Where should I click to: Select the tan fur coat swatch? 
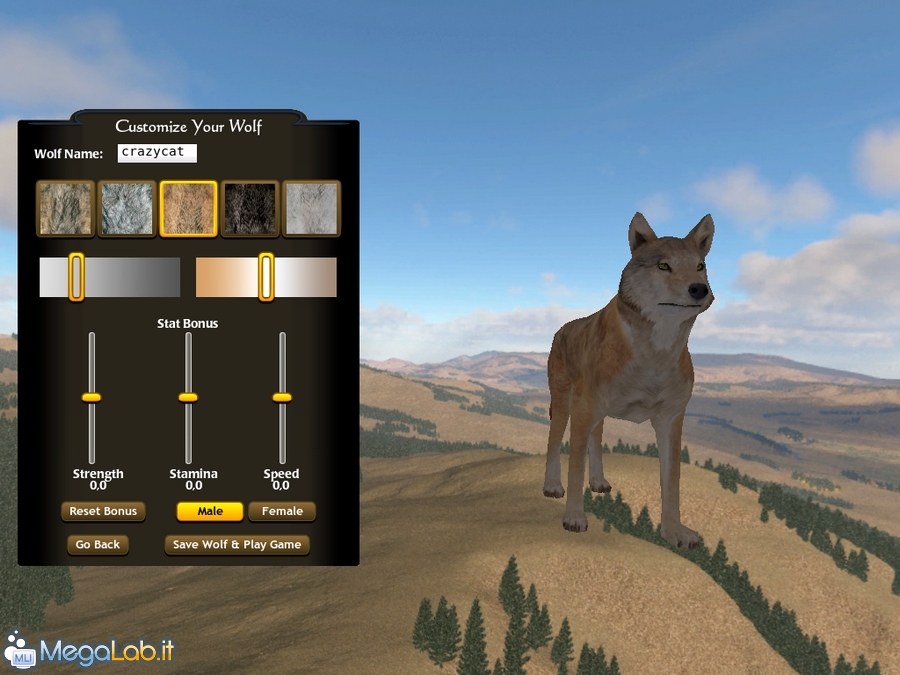click(188, 208)
